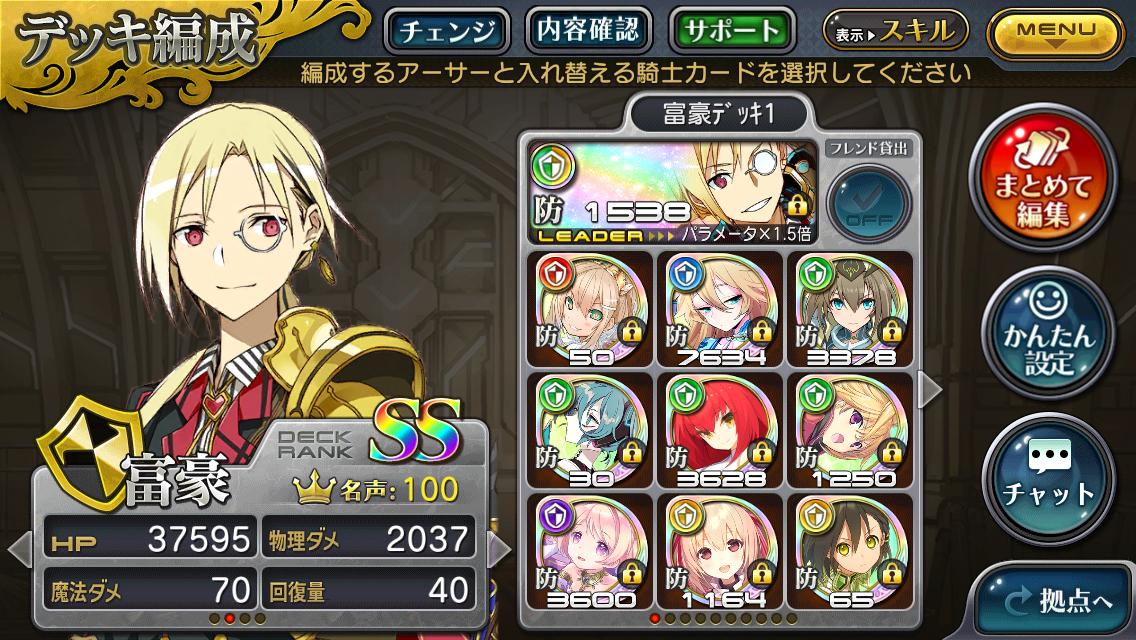Image resolution: width=1136 pixels, height=640 pixels.
Task: Open the チャット chat button
Action: pyautogui.click(x=1045, y=479)
